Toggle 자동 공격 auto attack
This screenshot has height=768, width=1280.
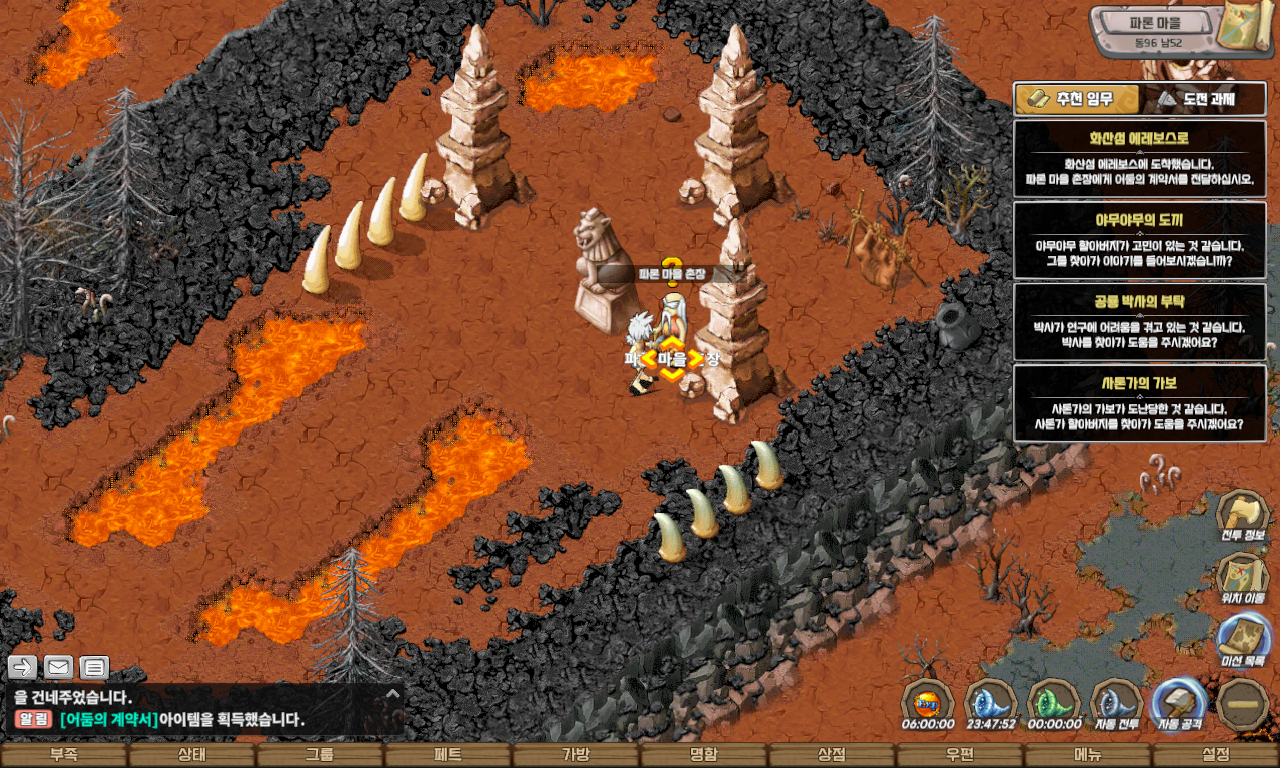tap(1180, 703)
